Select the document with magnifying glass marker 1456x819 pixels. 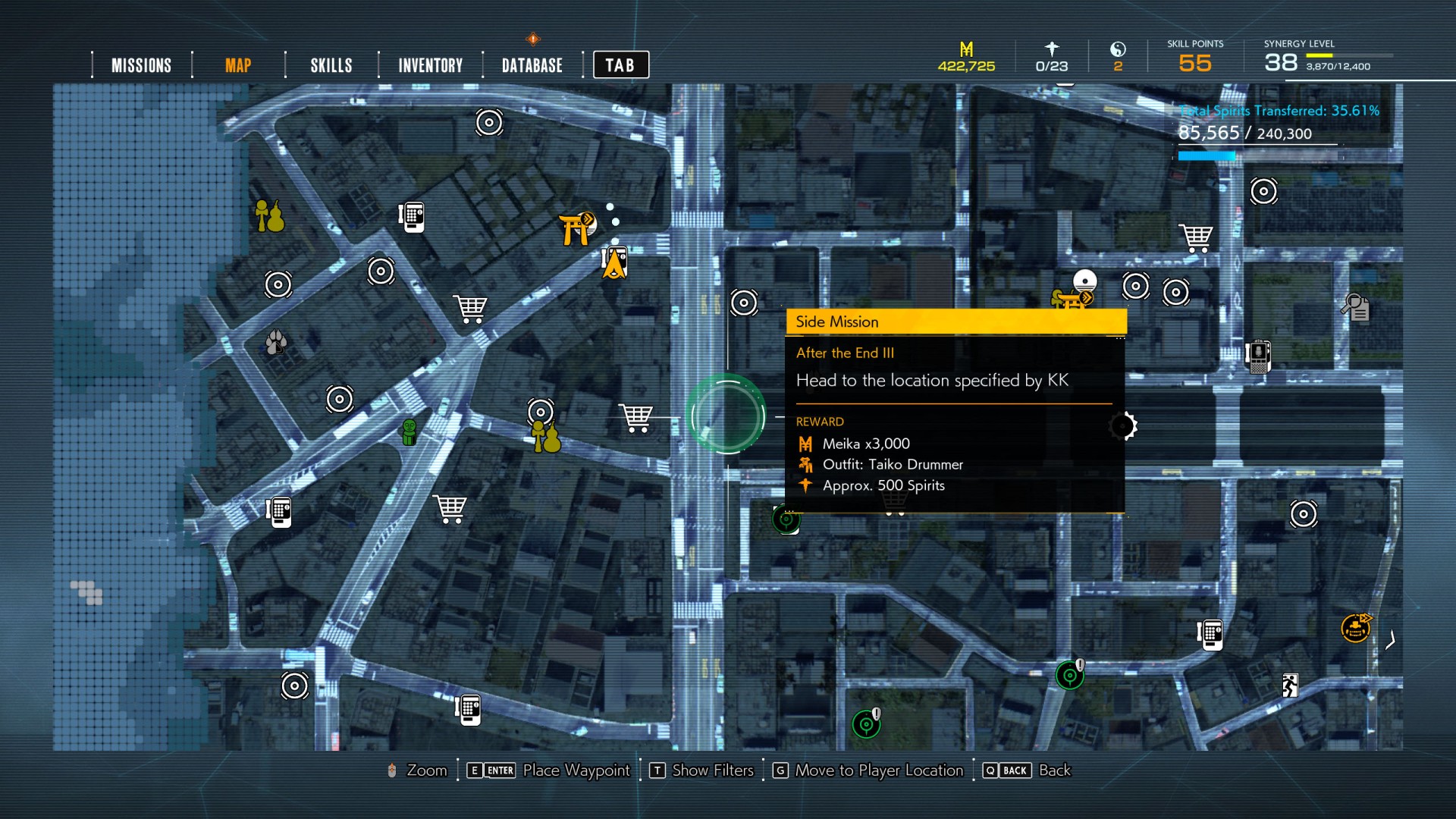(x=1355, y=307)
